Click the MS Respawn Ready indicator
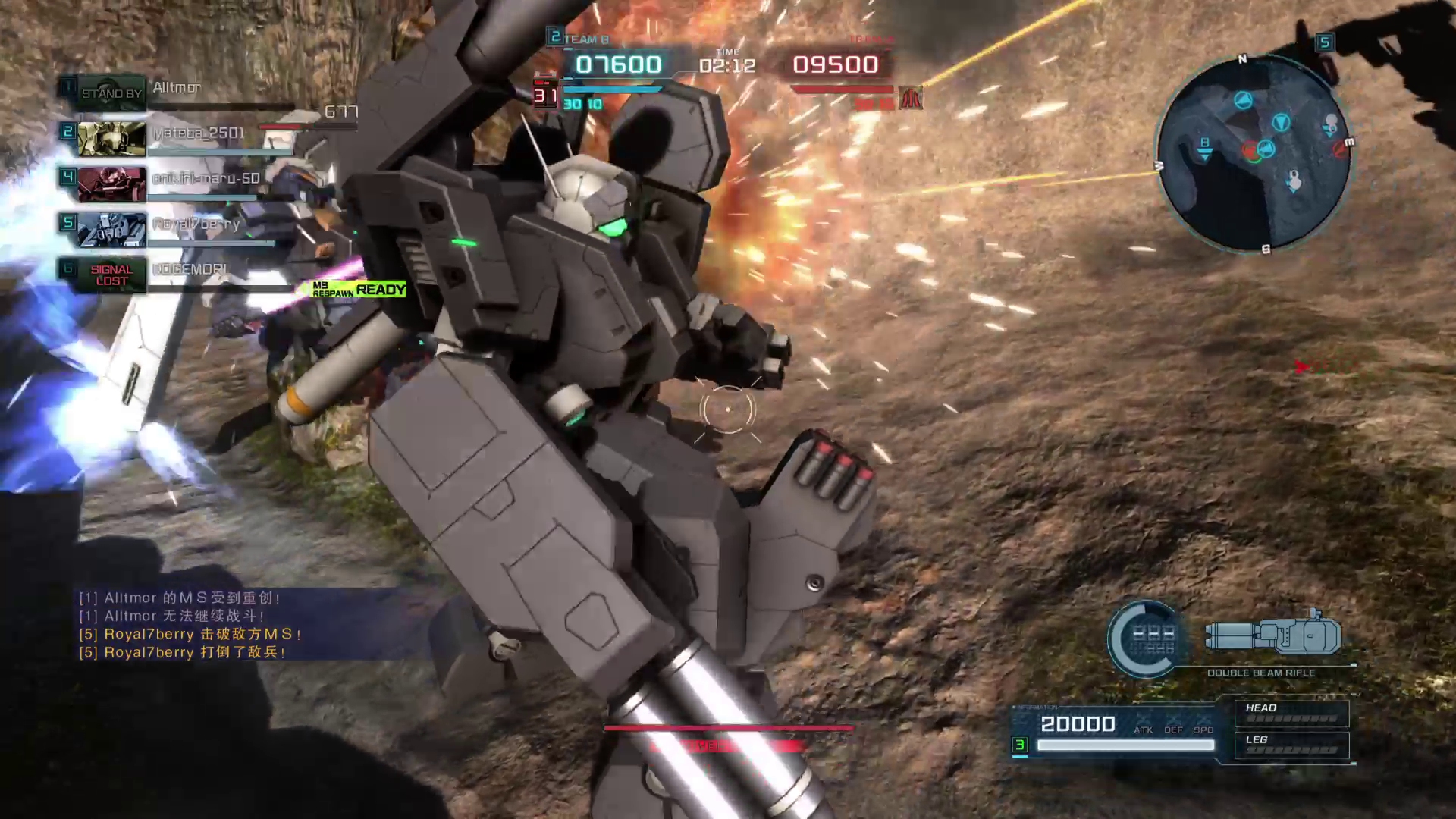The height and width of the screenshot is (819, 1456). point(359,289)
